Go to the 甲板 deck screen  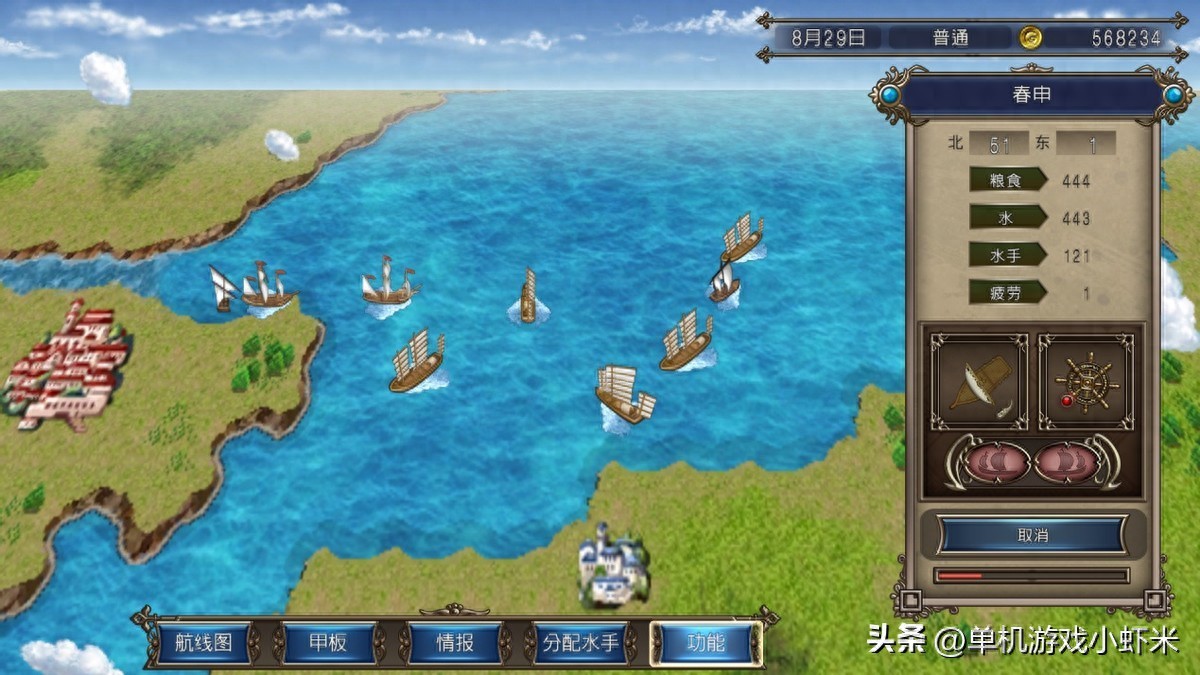(329, 643)
